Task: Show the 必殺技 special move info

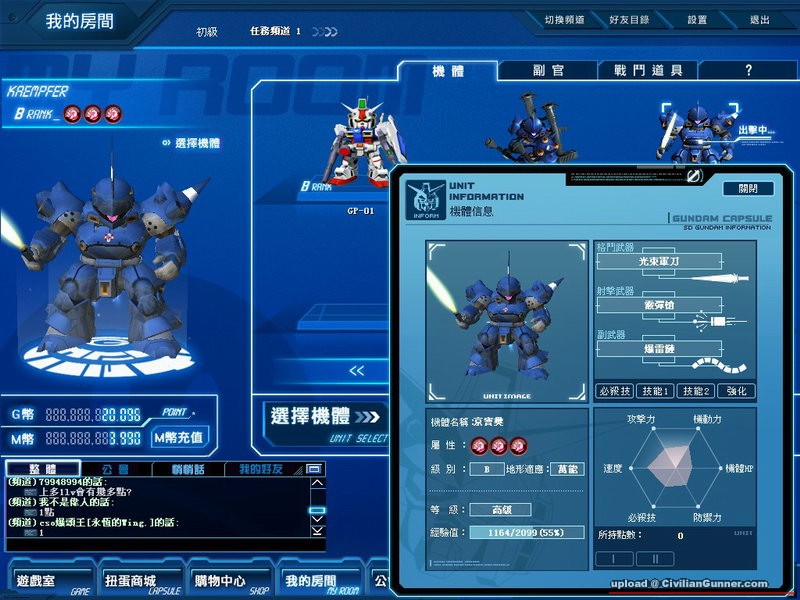Action: [615, 391]
